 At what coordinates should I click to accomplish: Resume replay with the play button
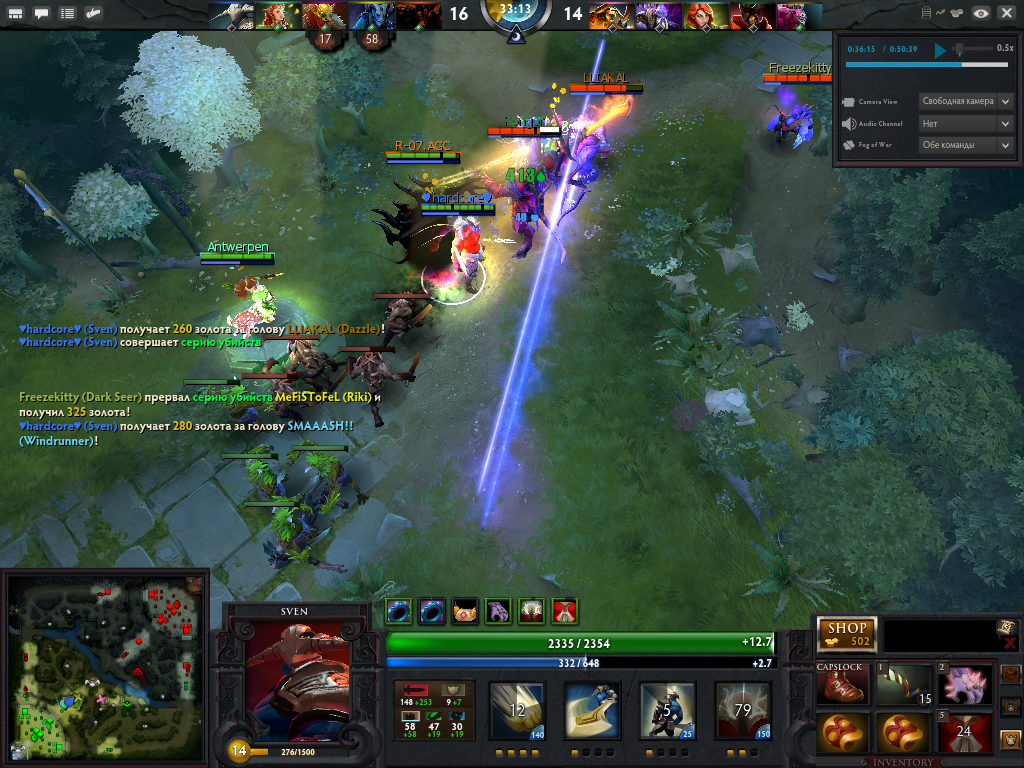940,48
